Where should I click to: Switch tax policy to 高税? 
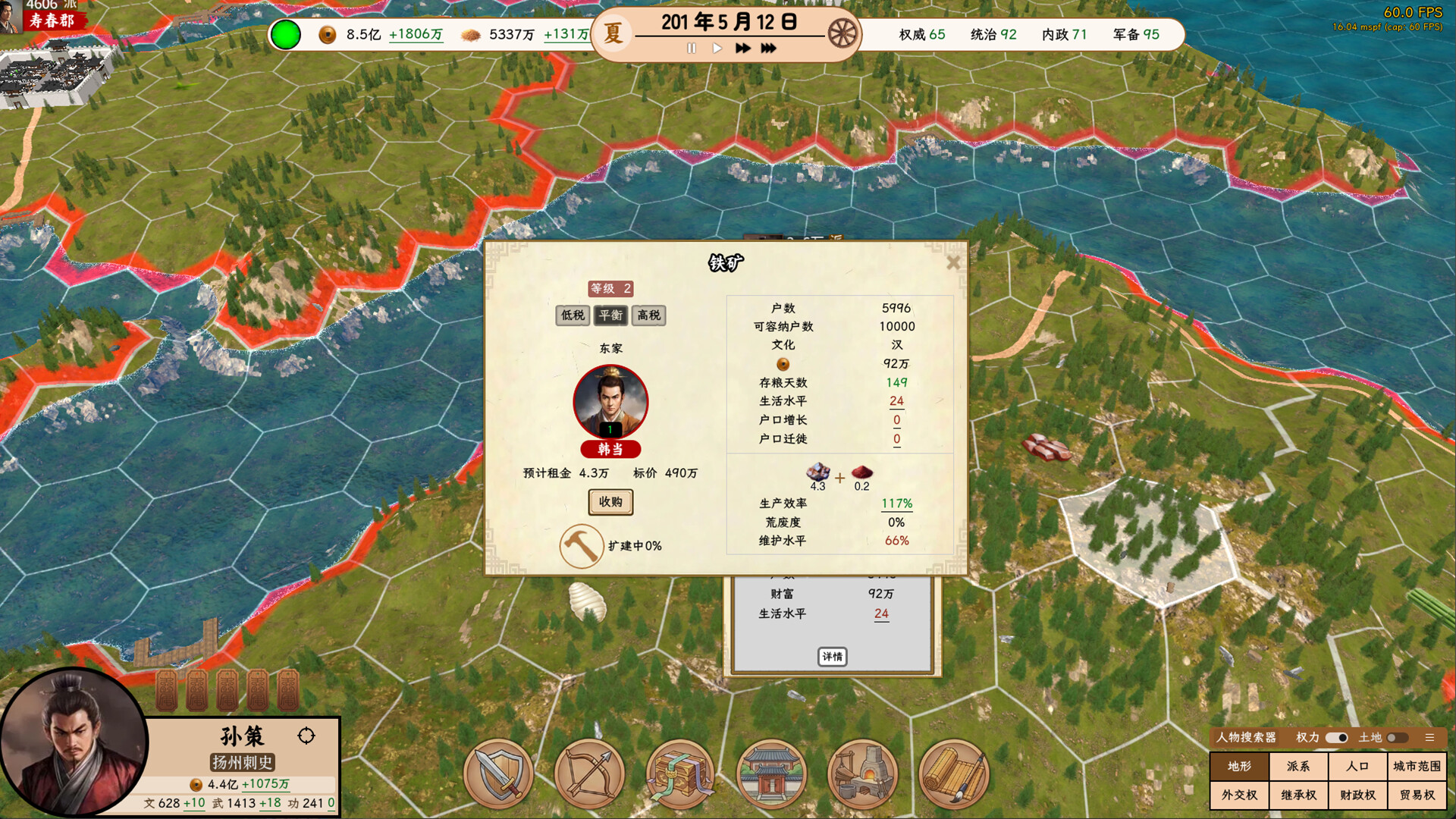coord(651,316)
